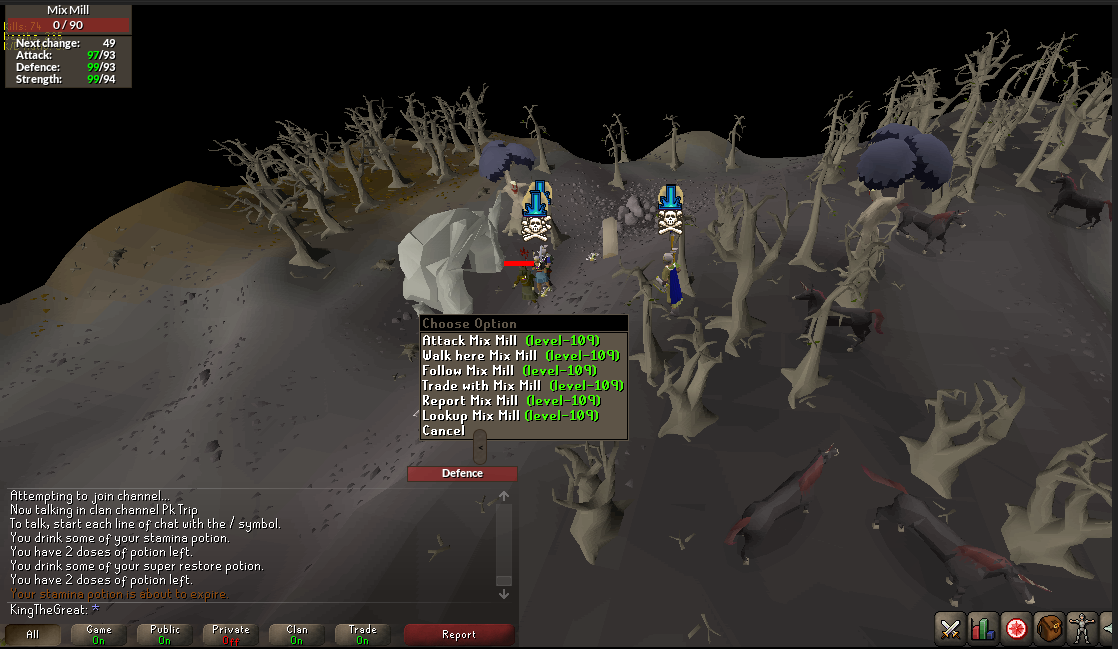The height and width of the screenshot is (649, 1118).
Task: Switch to the All chat tab
Action: click(x=32, y=634)
